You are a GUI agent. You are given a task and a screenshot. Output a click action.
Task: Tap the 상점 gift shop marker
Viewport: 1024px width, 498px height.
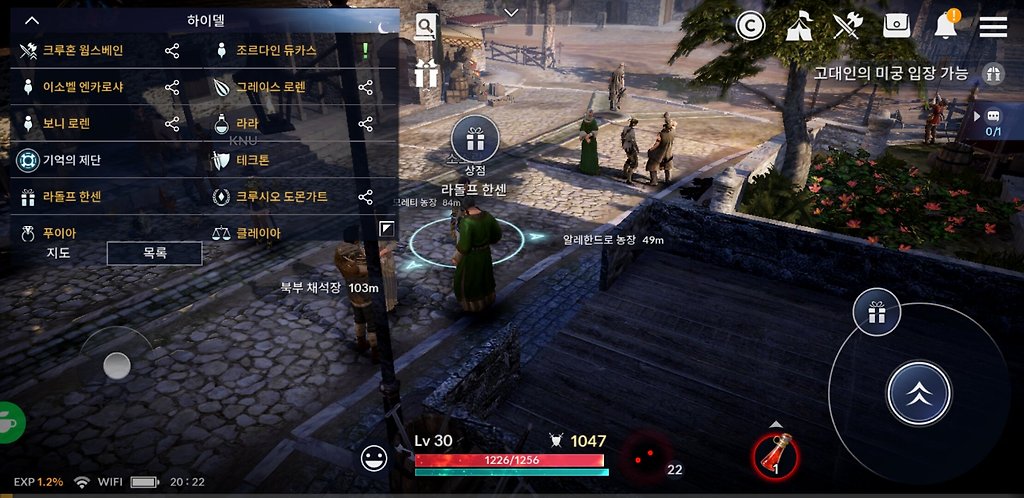(475, 140)
